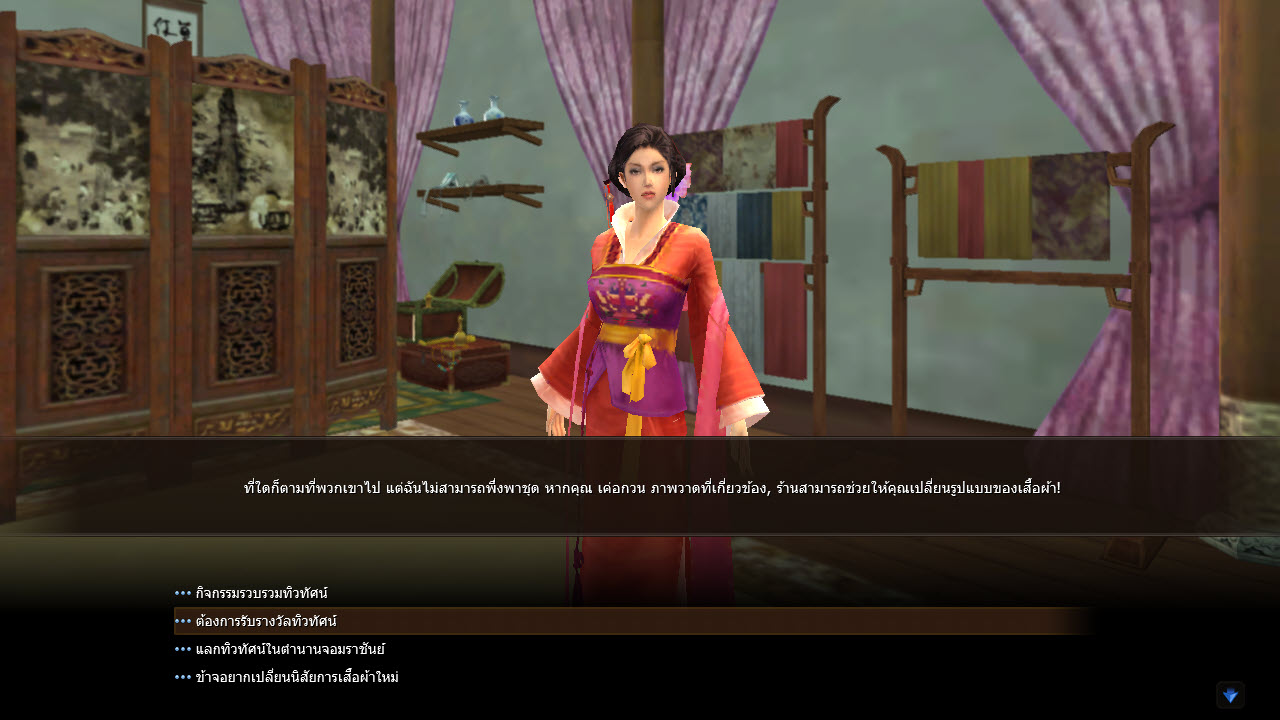The height and width of the screenshot is (720, 1280).
Task: Click the blue down-arrow continue button
Action: (1230, 695)
